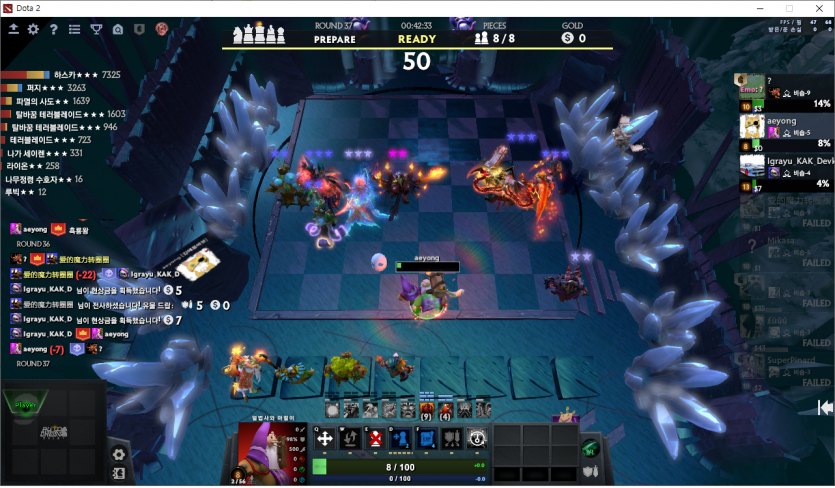
Task: Select aeyong's row in player list
Action: (785, 126)
